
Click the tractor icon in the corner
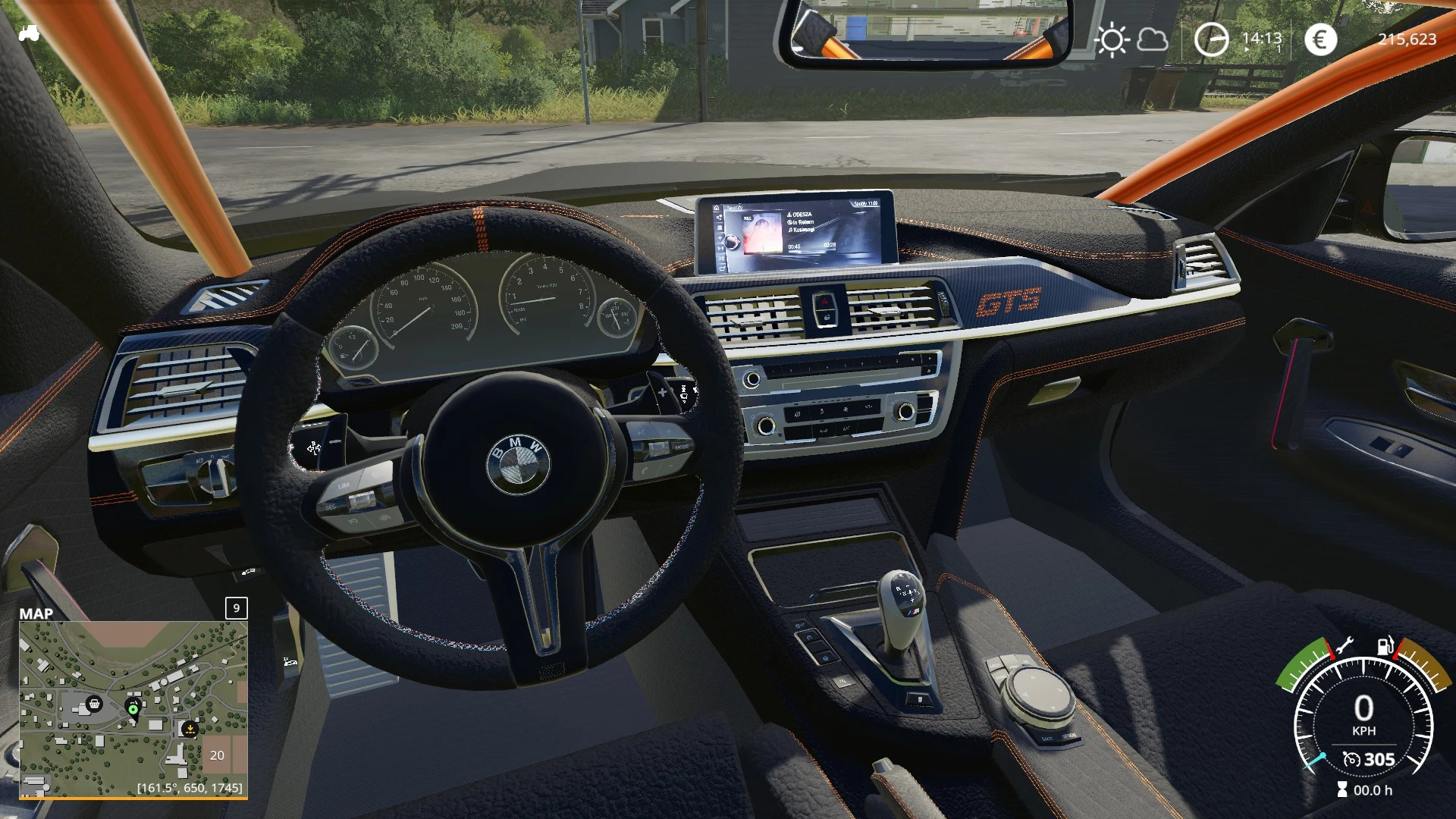point(29,33)
